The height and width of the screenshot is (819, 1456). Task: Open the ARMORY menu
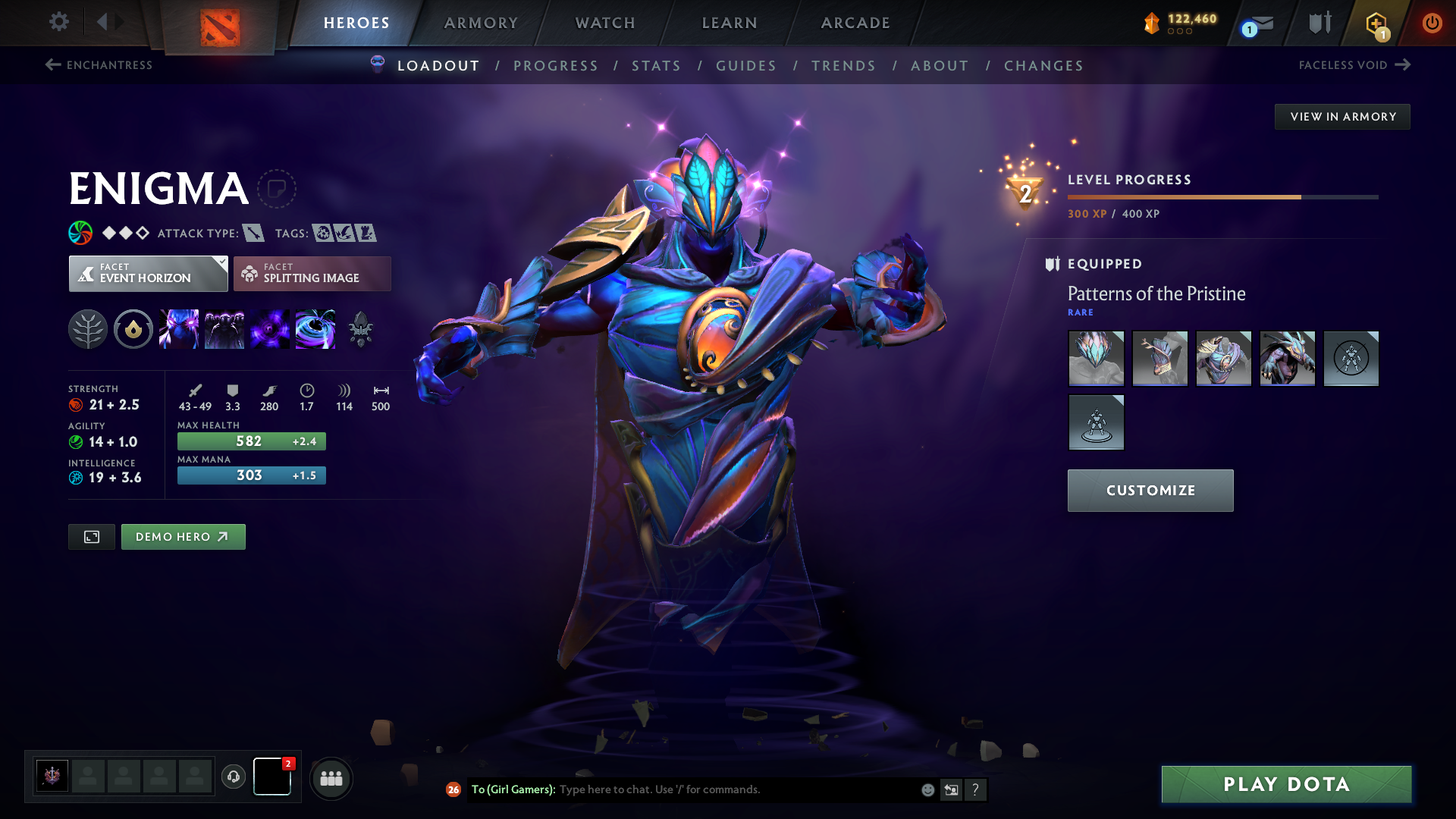pyautogui.click(x=481, y=23)
